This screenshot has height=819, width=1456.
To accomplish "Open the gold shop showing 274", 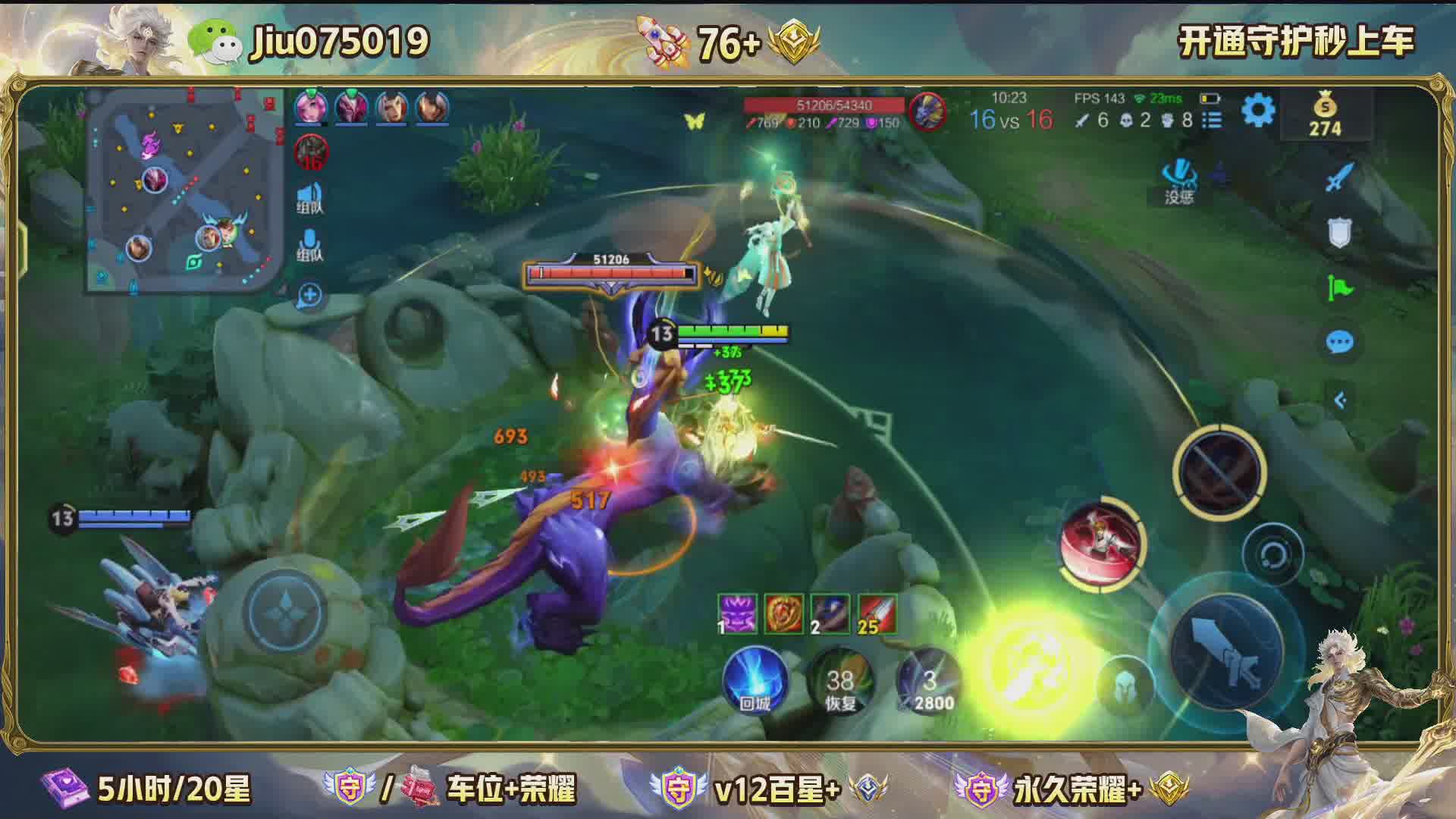I will pyautogui.click(x=1324, y=115).
